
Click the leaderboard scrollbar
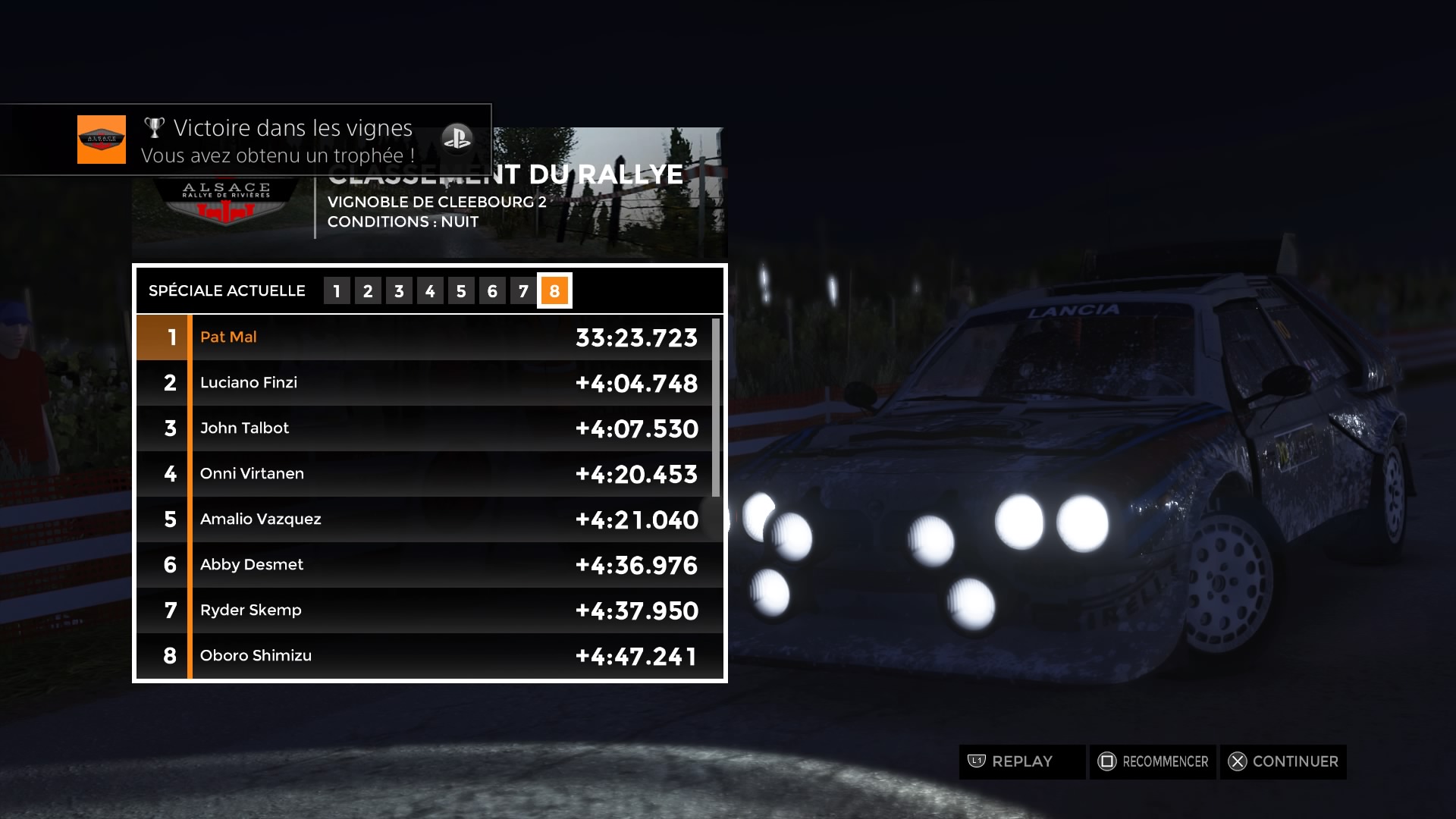(x=716, y=408)
